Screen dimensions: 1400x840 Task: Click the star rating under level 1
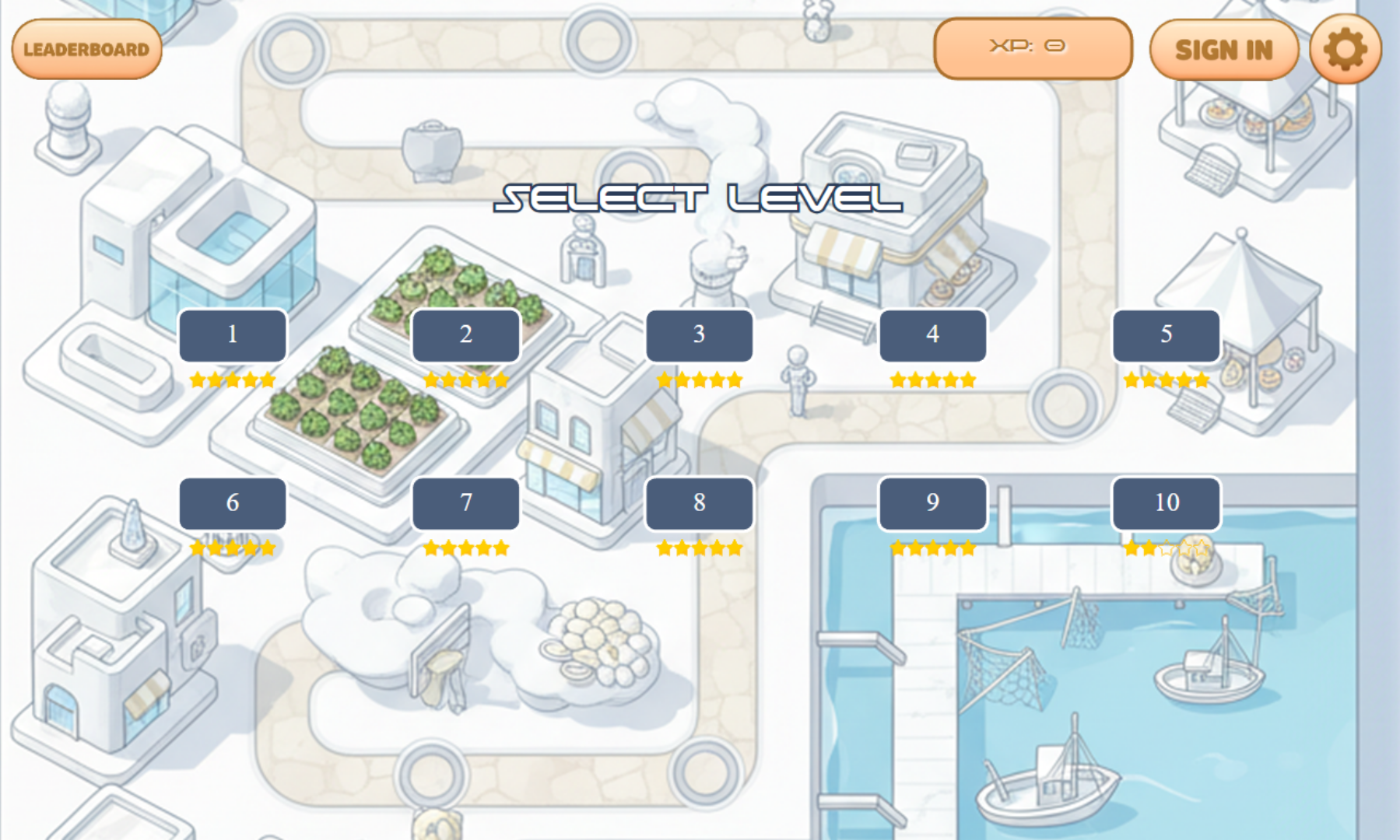[232, 379]
